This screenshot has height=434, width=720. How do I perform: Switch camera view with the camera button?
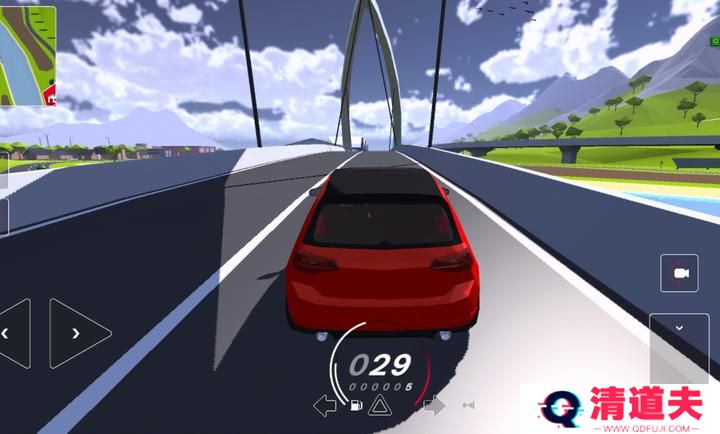682,273
